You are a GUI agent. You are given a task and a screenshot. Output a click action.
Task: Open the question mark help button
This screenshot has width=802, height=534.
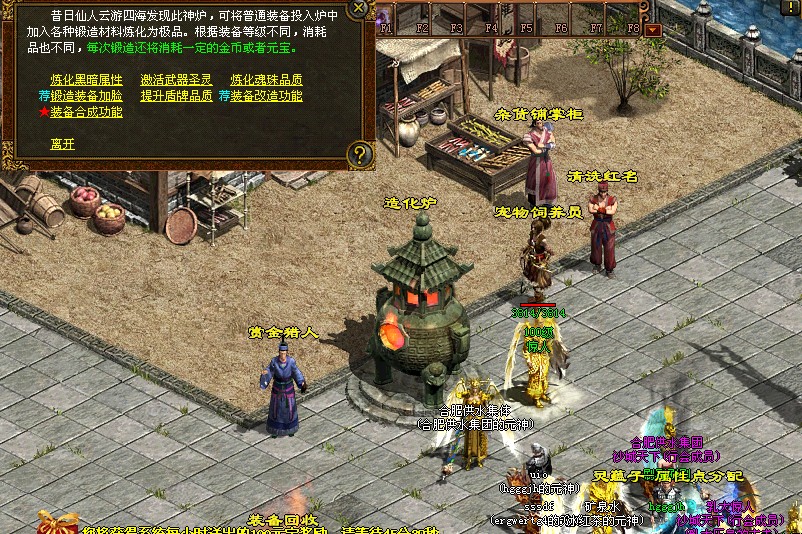point(360,153)
